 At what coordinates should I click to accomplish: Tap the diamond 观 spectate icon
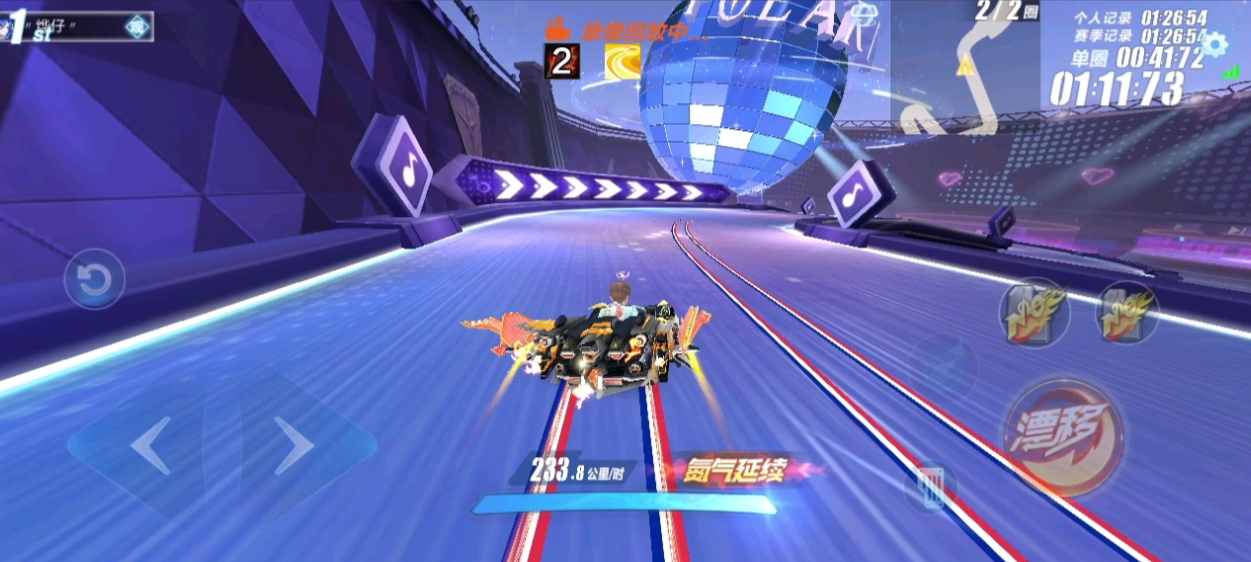[x=137, y=27]
